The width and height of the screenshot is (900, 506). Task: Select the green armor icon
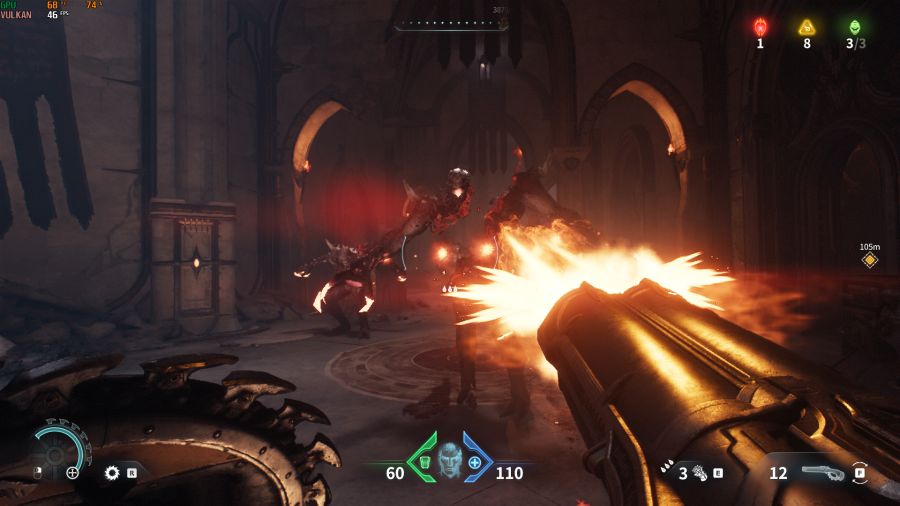[x=424, y=463]
